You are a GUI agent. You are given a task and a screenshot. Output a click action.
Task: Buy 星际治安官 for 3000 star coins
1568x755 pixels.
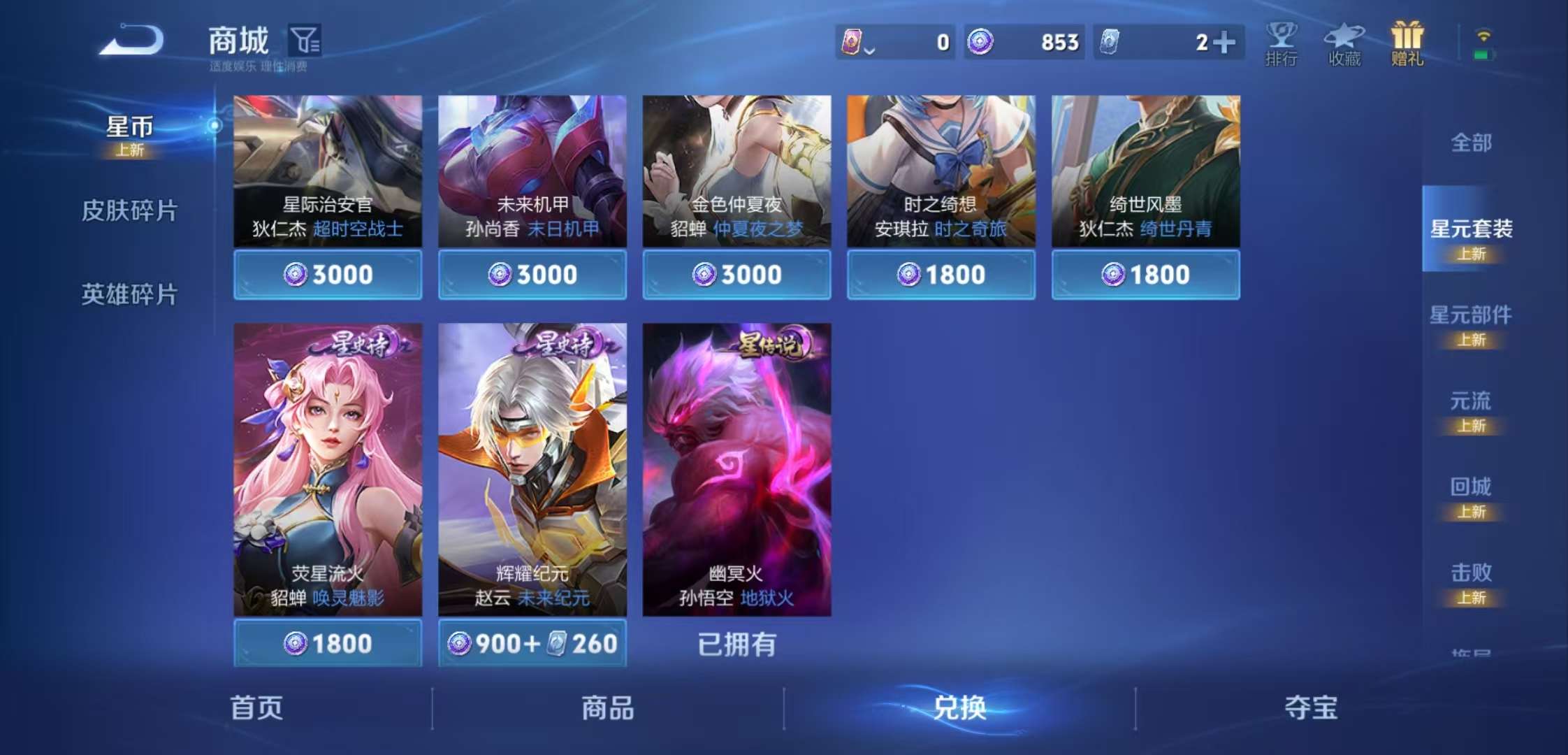(327, 274)
